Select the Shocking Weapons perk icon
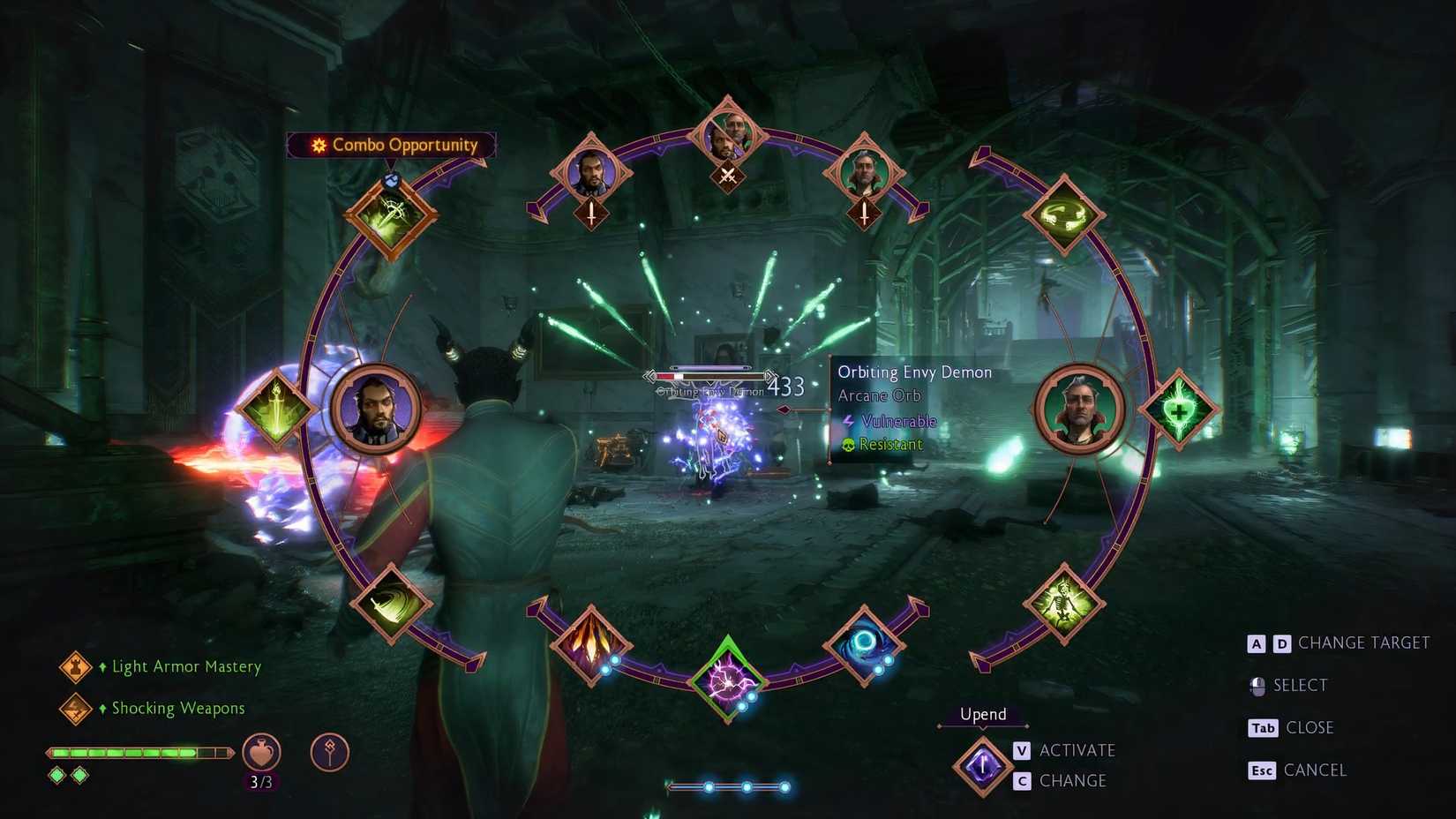1456x819 pixels. [75, 708]
